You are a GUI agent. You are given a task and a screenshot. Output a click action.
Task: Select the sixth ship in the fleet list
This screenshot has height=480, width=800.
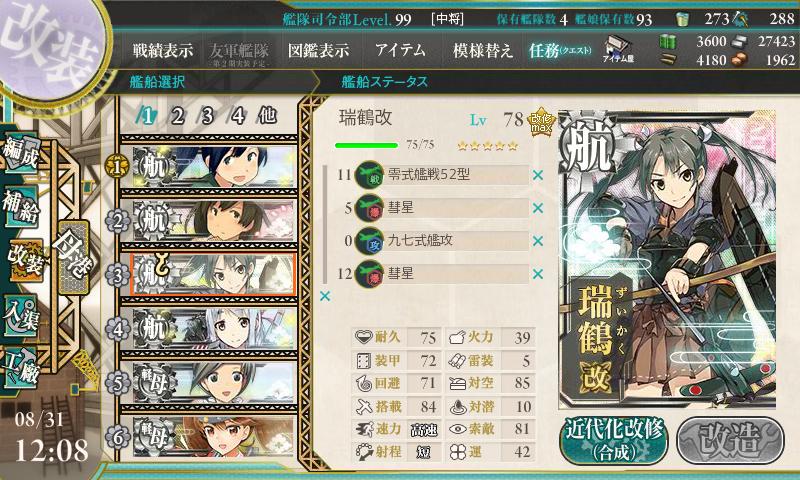point(212,437)
